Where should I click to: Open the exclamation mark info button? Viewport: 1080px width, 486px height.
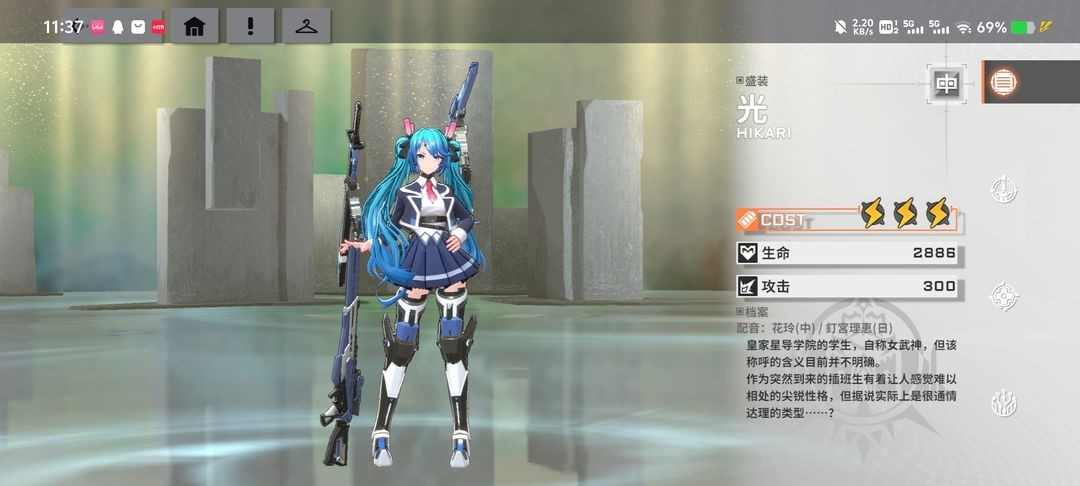tap(250, 26)
